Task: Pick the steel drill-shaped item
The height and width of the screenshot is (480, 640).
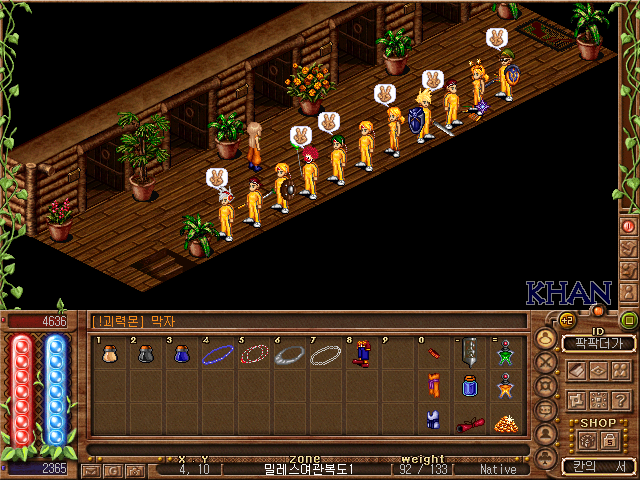Action: [467, 355]
